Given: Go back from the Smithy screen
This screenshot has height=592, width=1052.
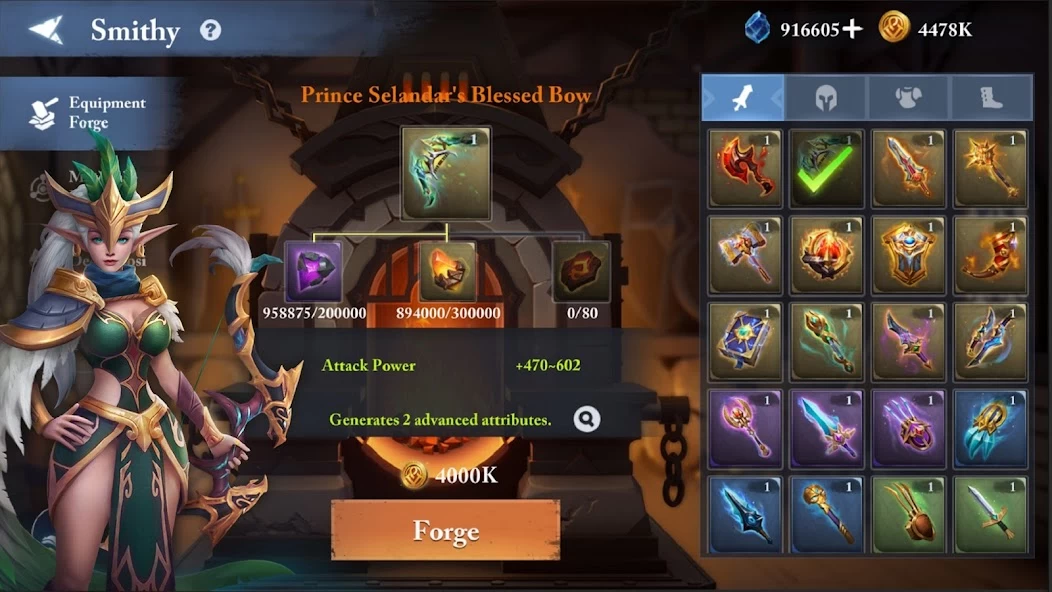Looking at the screenshot, I should [45, 30].
